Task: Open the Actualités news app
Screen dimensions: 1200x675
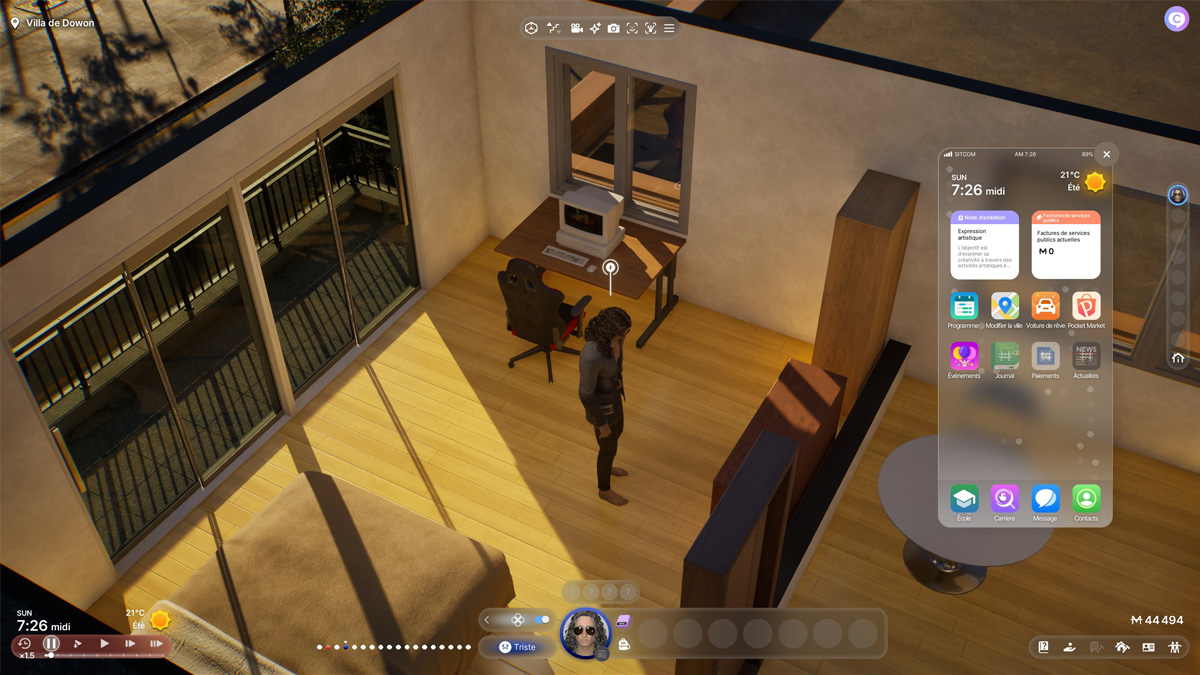Action: coord(1086,356)
